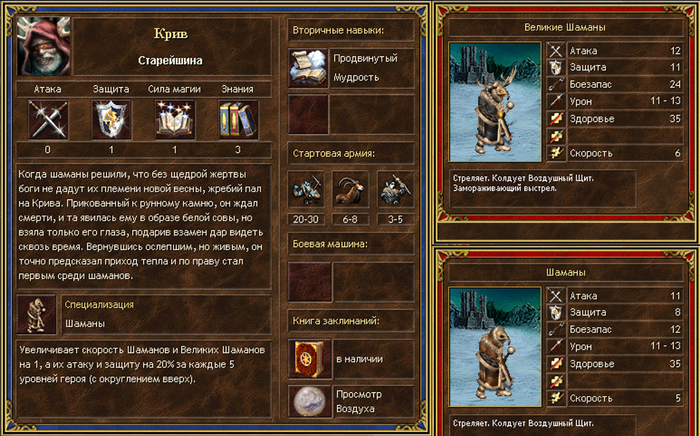
Task: Open the Продвинутый Мудрость secondary skill
Action: (308, 67)
